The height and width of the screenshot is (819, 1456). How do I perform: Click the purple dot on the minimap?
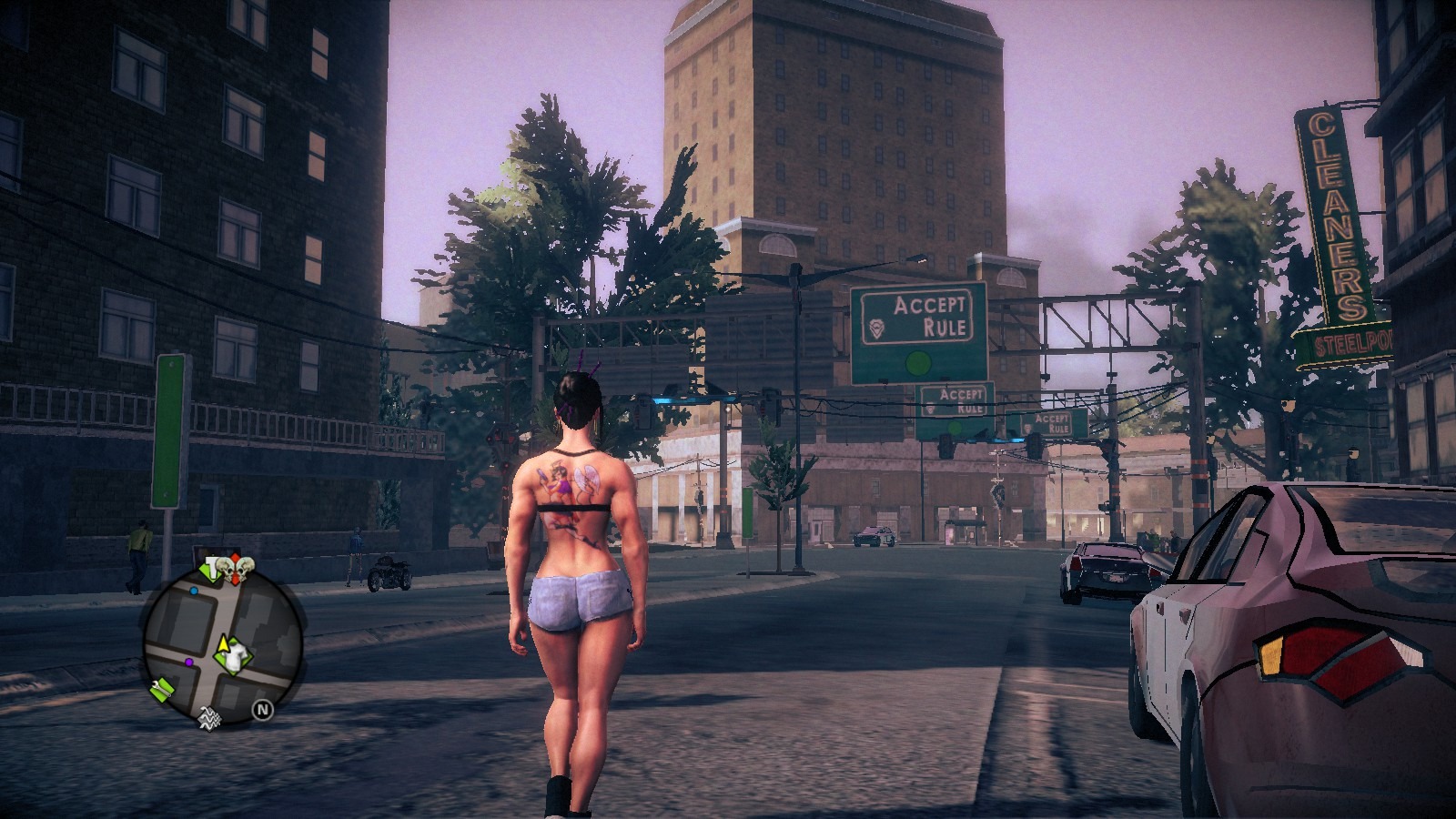188,662
